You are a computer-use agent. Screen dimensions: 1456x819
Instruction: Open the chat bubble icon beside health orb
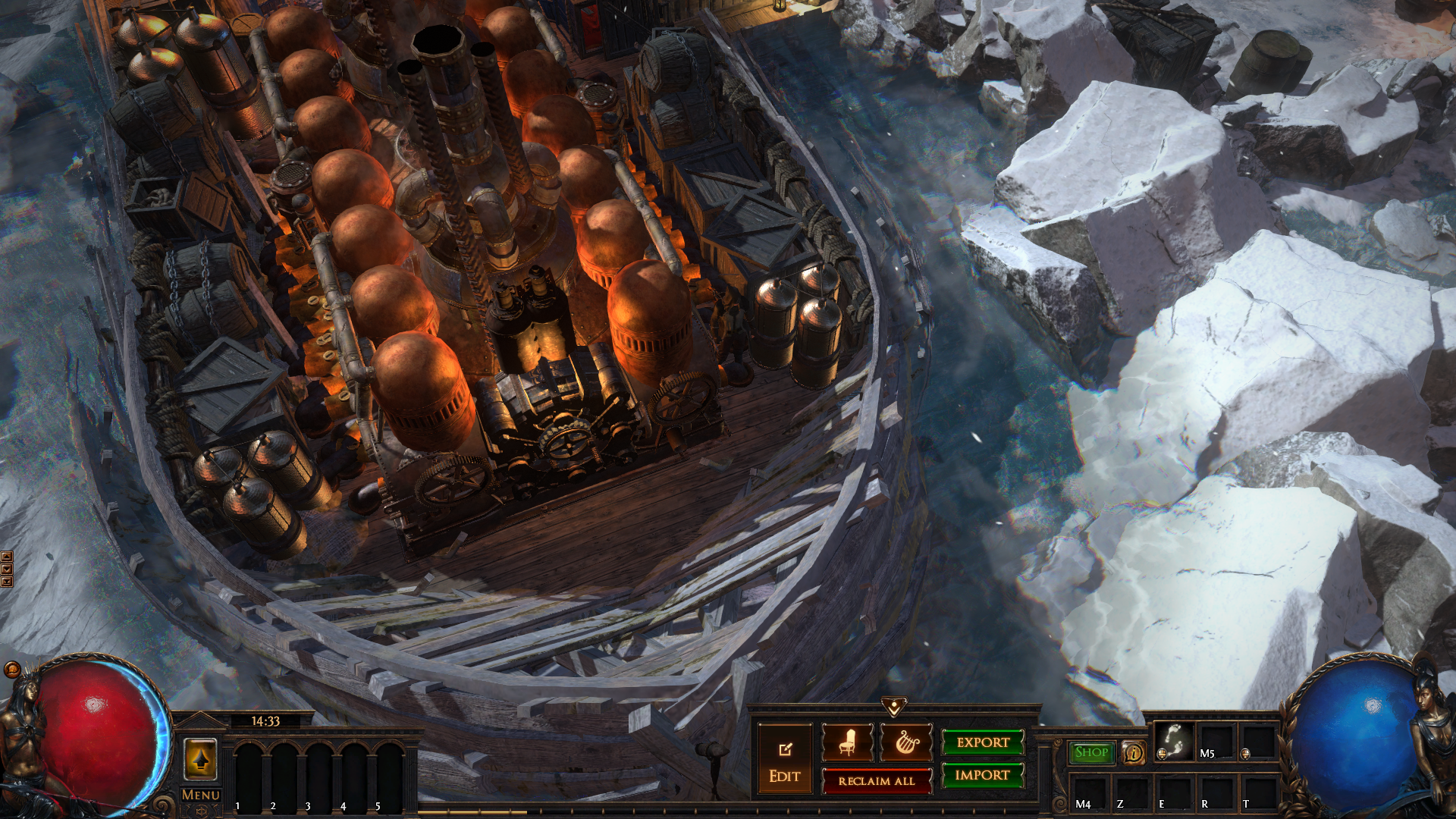[x=12, y=669]
